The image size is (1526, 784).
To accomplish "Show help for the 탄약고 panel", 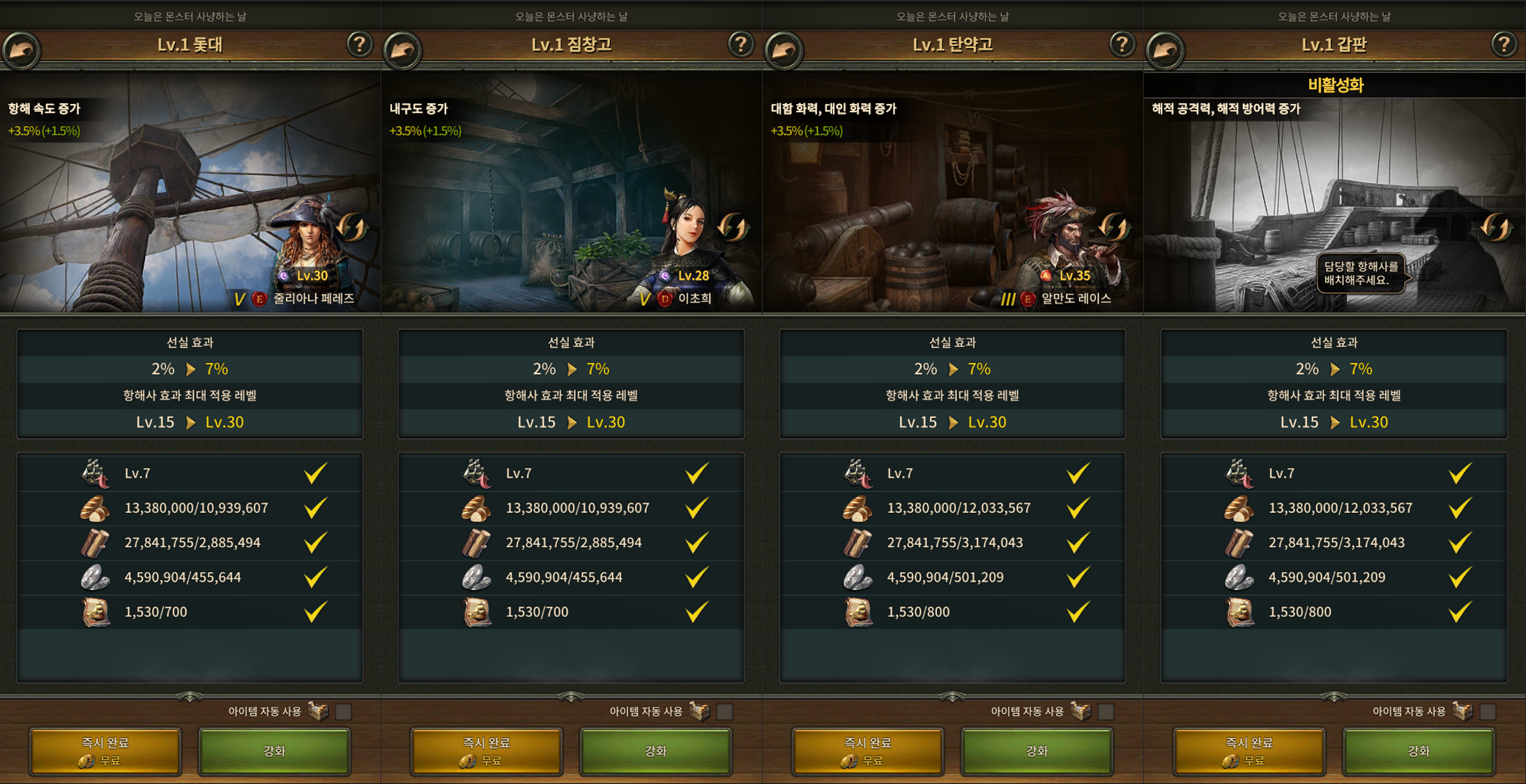I will point(1122,45).
